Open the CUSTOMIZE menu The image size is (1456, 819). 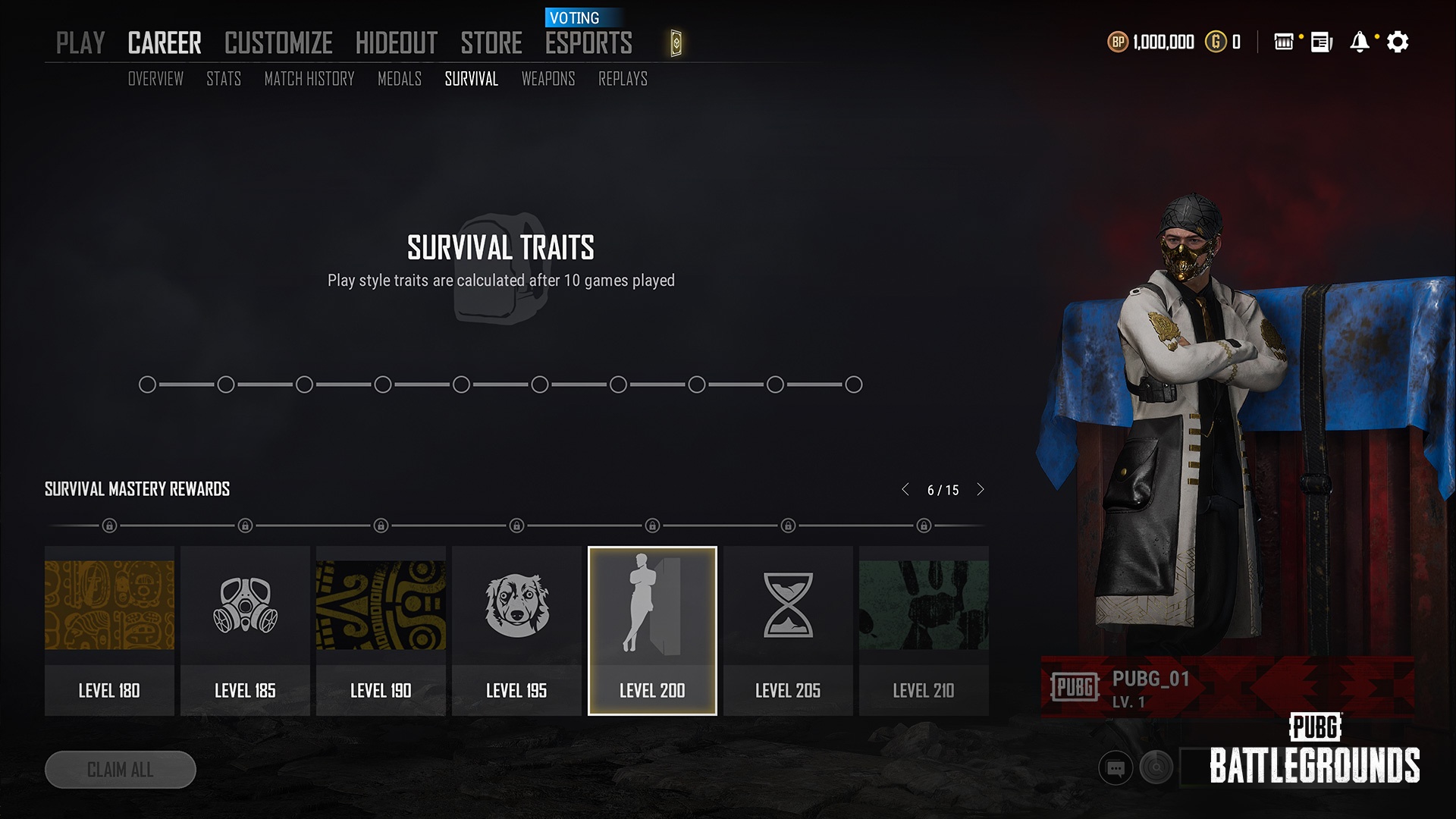278,43
